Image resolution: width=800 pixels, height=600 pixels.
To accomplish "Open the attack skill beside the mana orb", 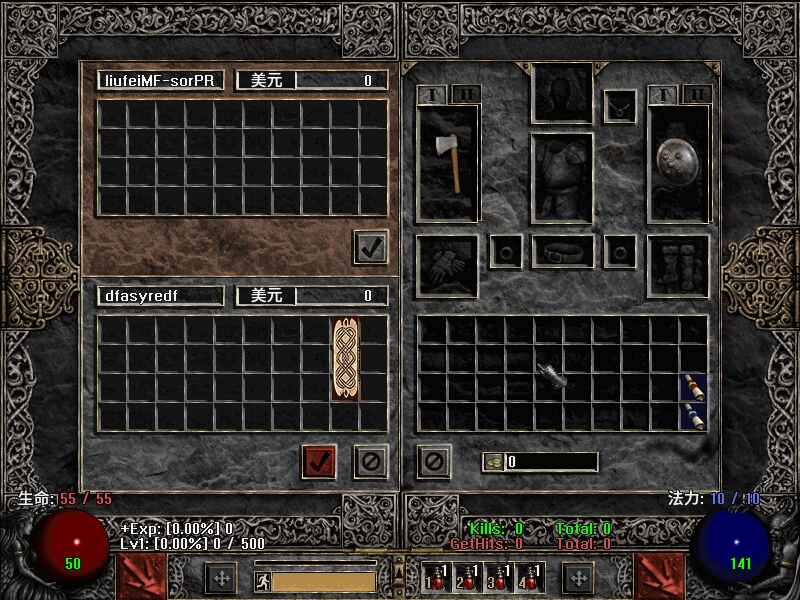I will pyautogui.click(x=661, y=577).
